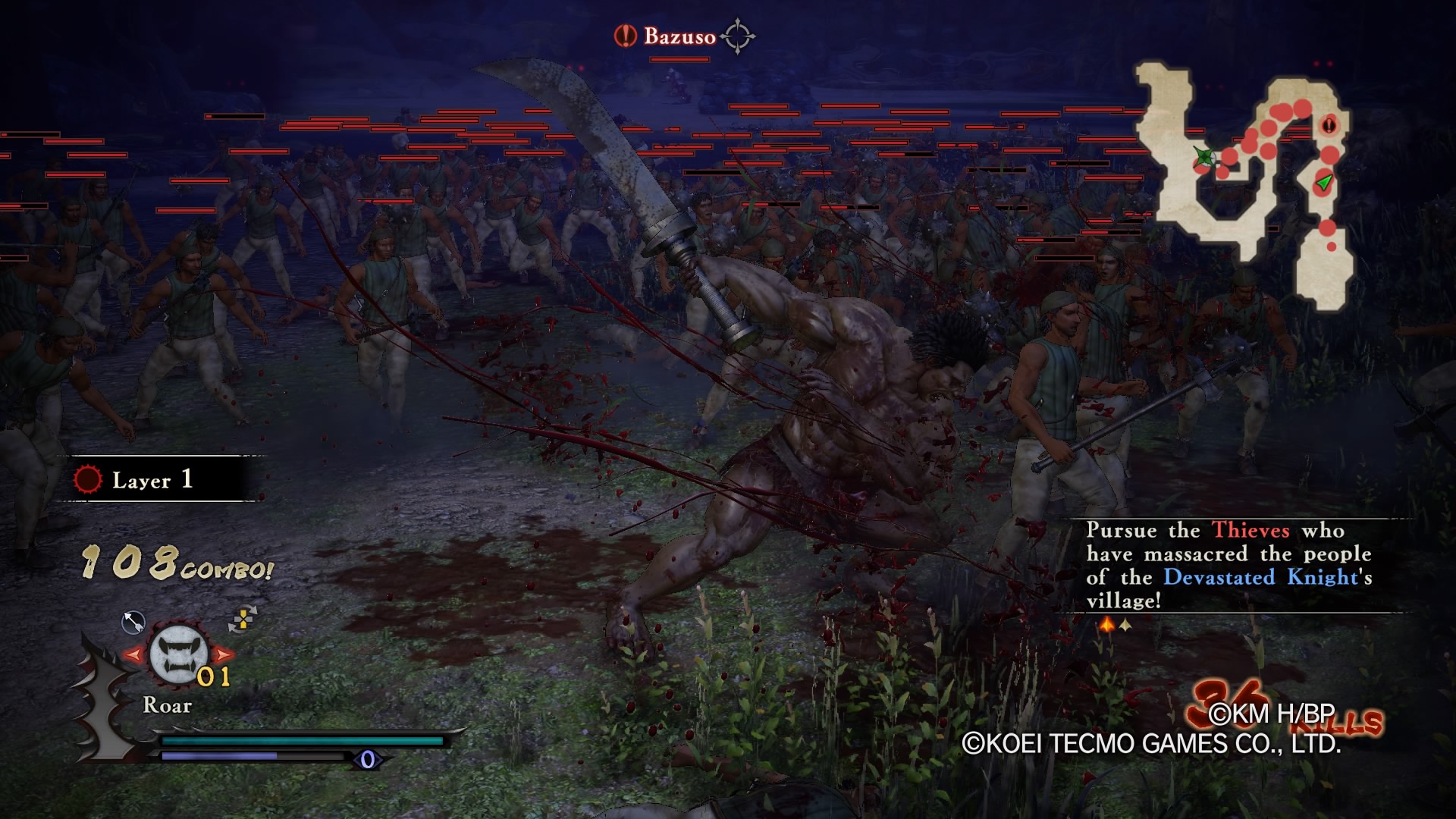Viewport: 1456px width, 819px height.
Task: Open the Pursue the Thieves objective
Action: pyautogui.click(x=1228, y=565)
